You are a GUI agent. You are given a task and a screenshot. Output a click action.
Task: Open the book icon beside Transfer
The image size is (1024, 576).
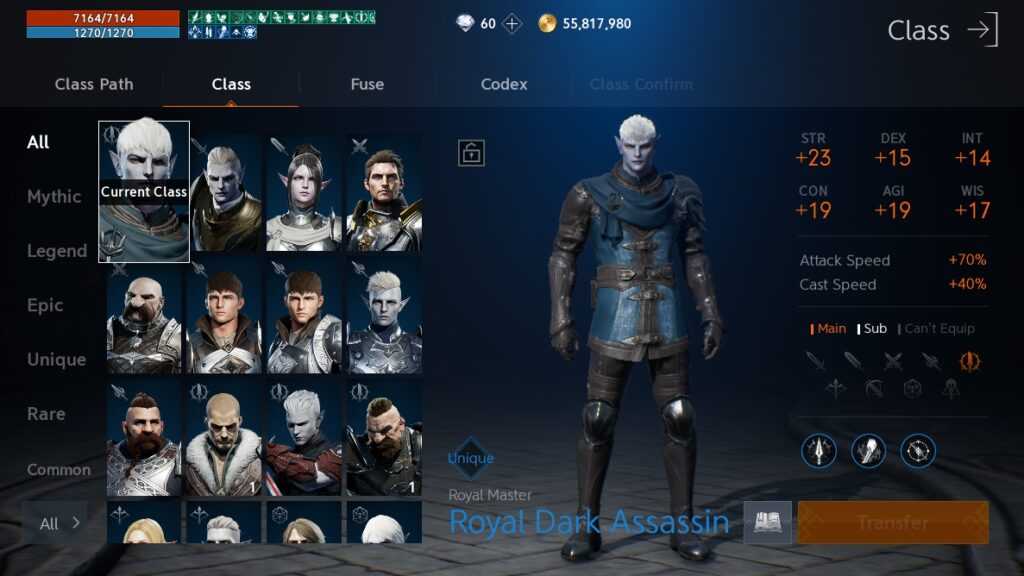click(767, 522)
